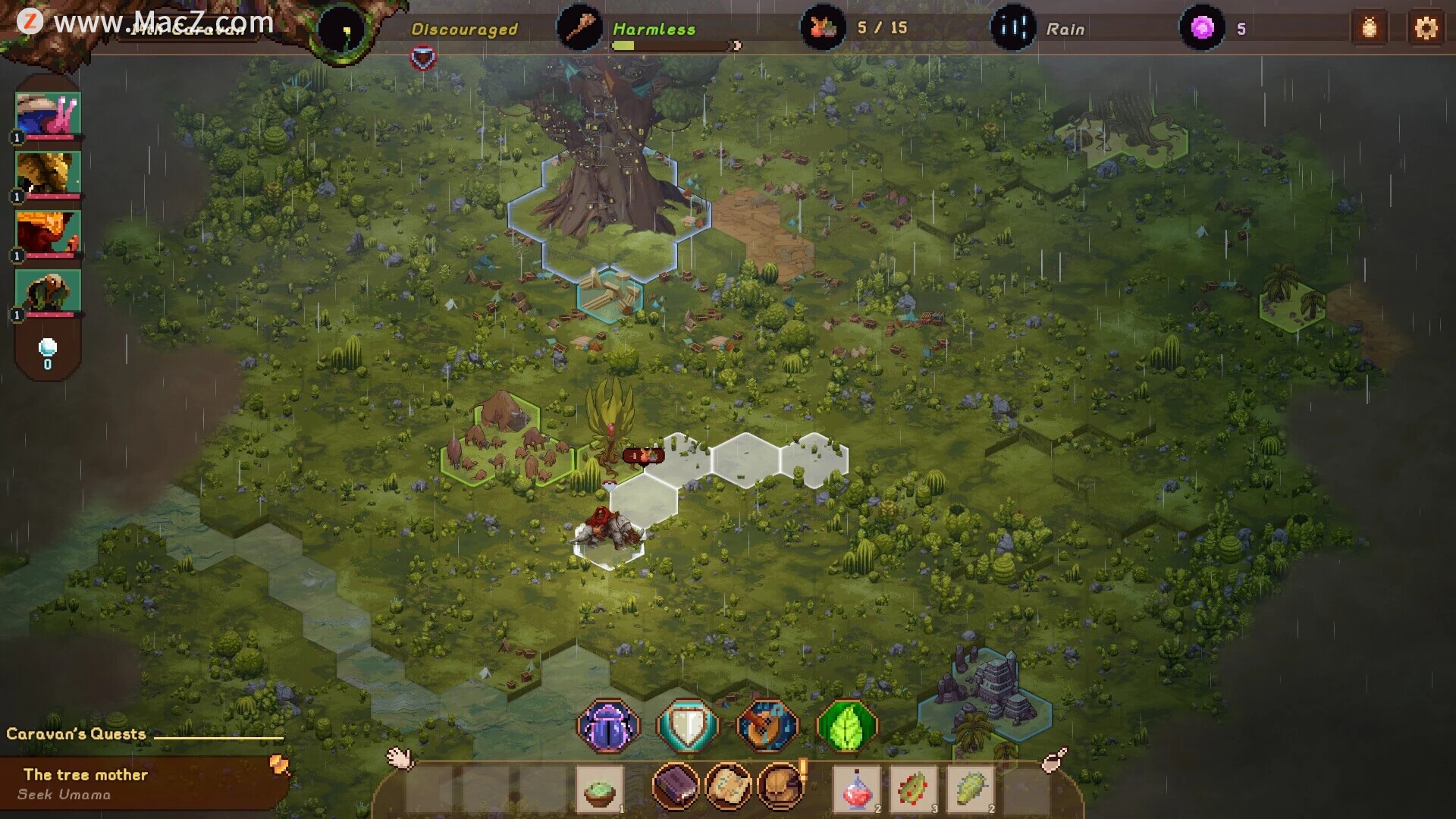Select the spiky green cactus fruit slot
The width and height of the screenshot is (1456, 819).
pos(971,789)
